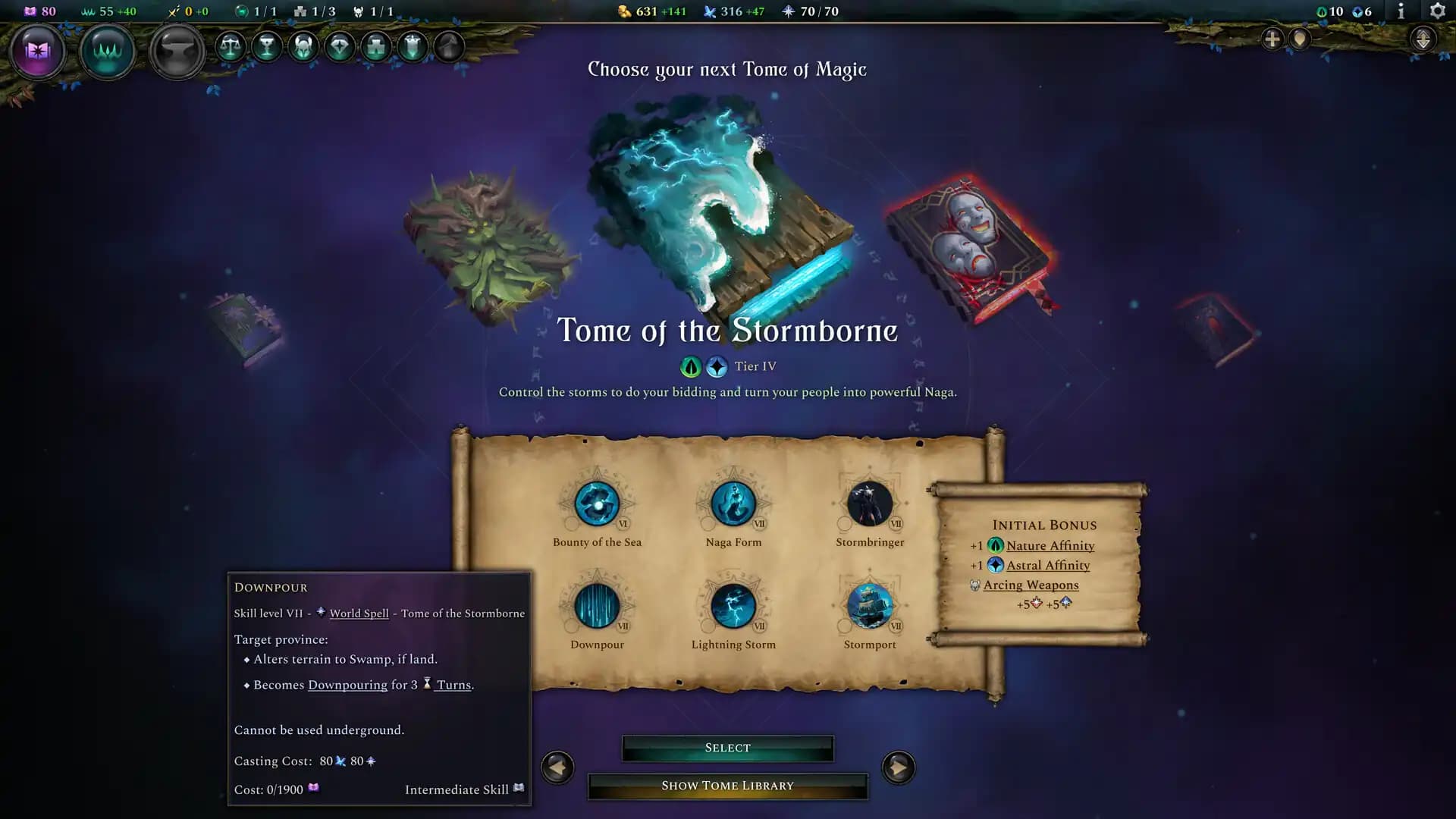Image resolution: width=1456 pixels, height=819 pixels.
Task: Click the Bounty of the Sea skill icon
Action: pos(598,504)
